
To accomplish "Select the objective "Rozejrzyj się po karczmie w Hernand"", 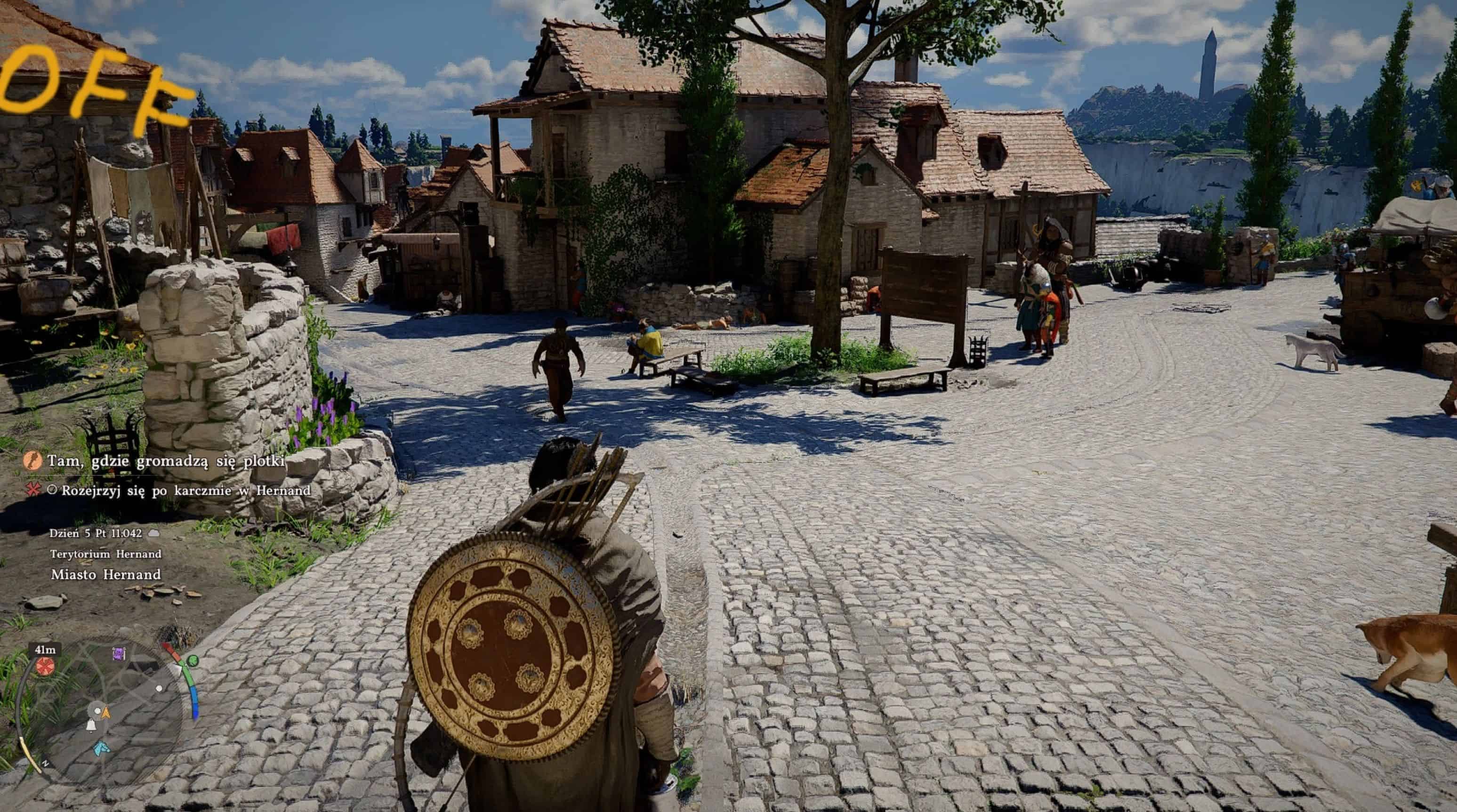I will tap(185, 490).
